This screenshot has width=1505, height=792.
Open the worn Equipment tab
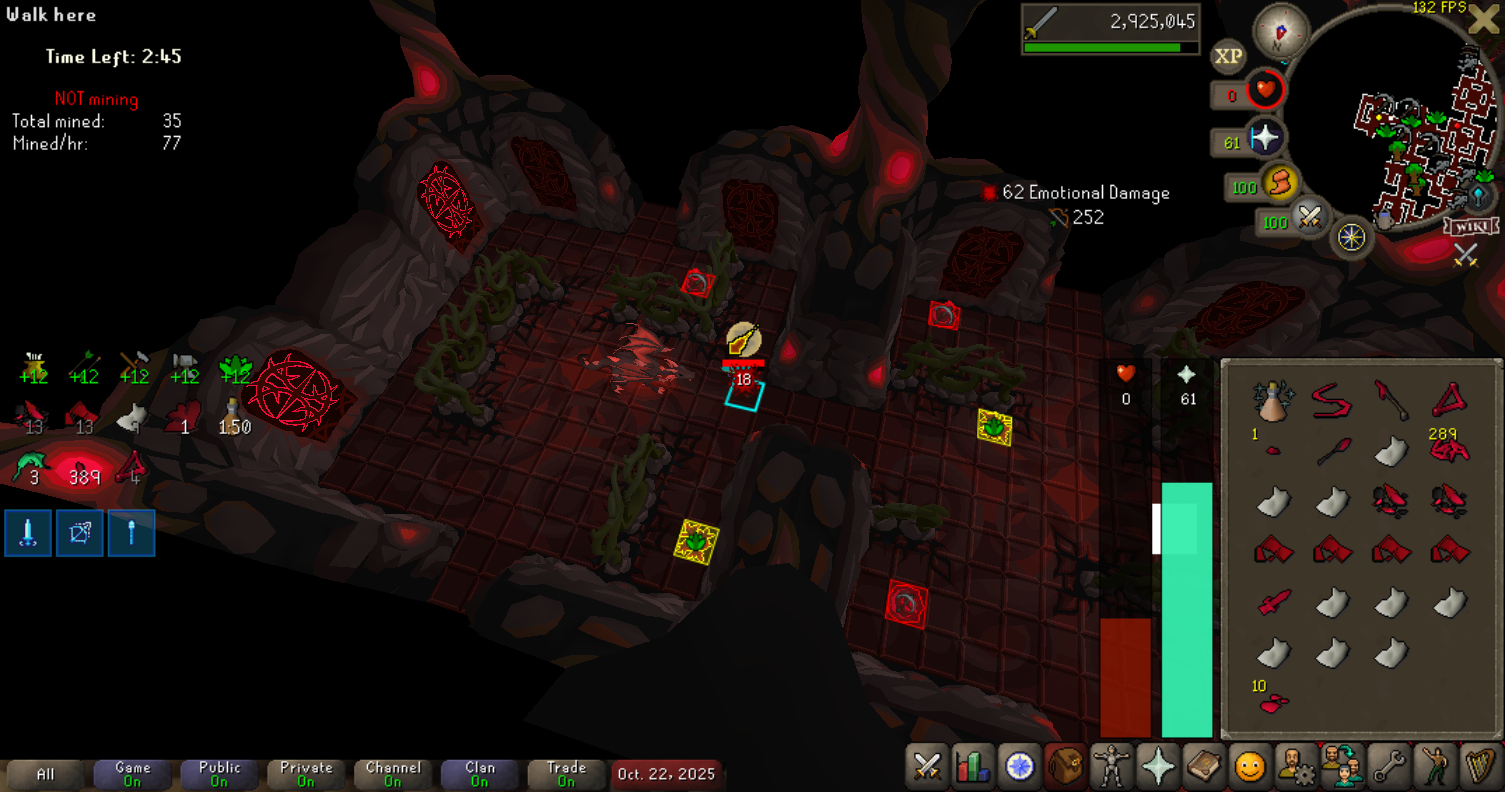pyautogui.click(x=1112, y=767)
